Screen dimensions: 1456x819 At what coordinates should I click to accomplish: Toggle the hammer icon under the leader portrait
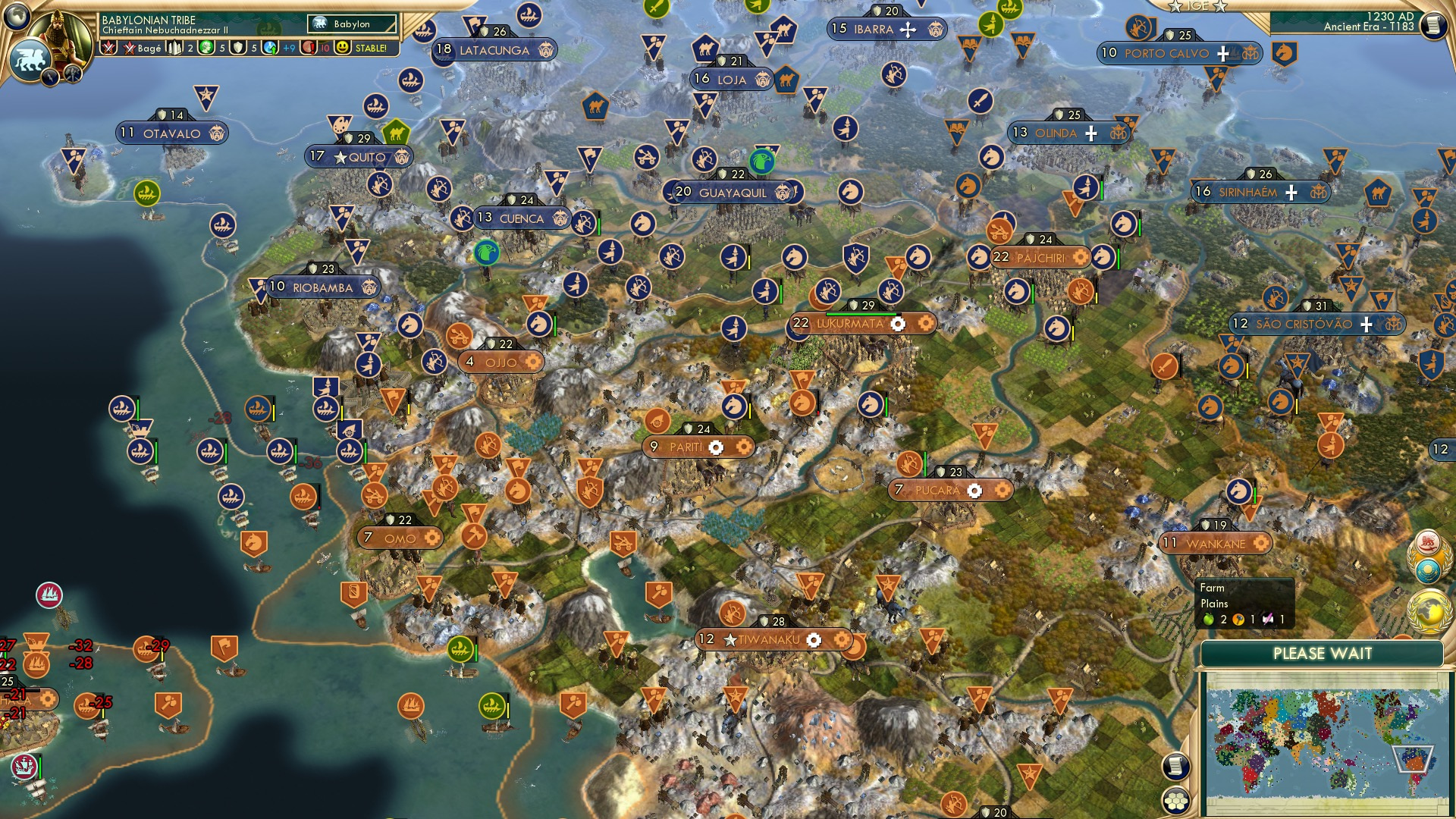[71, 74]
